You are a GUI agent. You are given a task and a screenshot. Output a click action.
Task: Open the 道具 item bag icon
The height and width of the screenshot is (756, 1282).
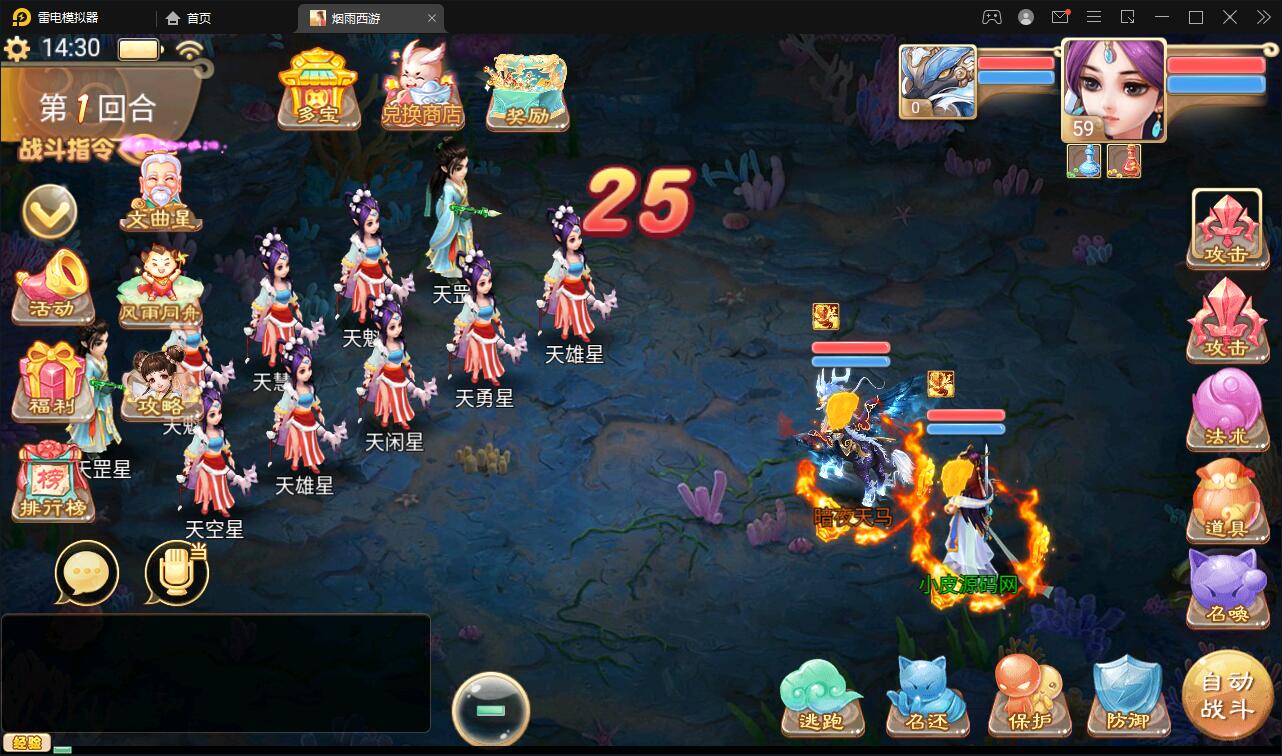point(1228,500)
